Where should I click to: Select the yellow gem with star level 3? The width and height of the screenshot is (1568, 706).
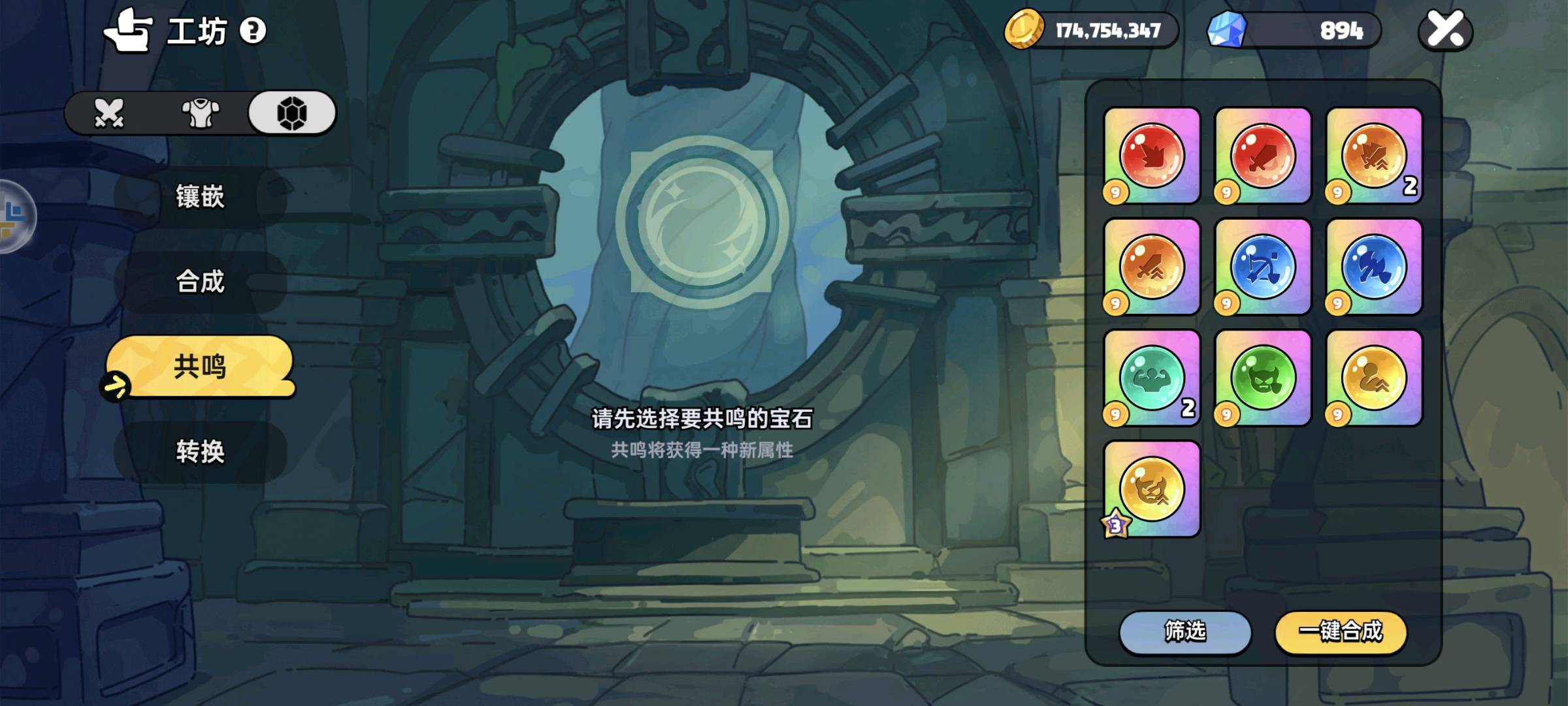coord(1151,489)
